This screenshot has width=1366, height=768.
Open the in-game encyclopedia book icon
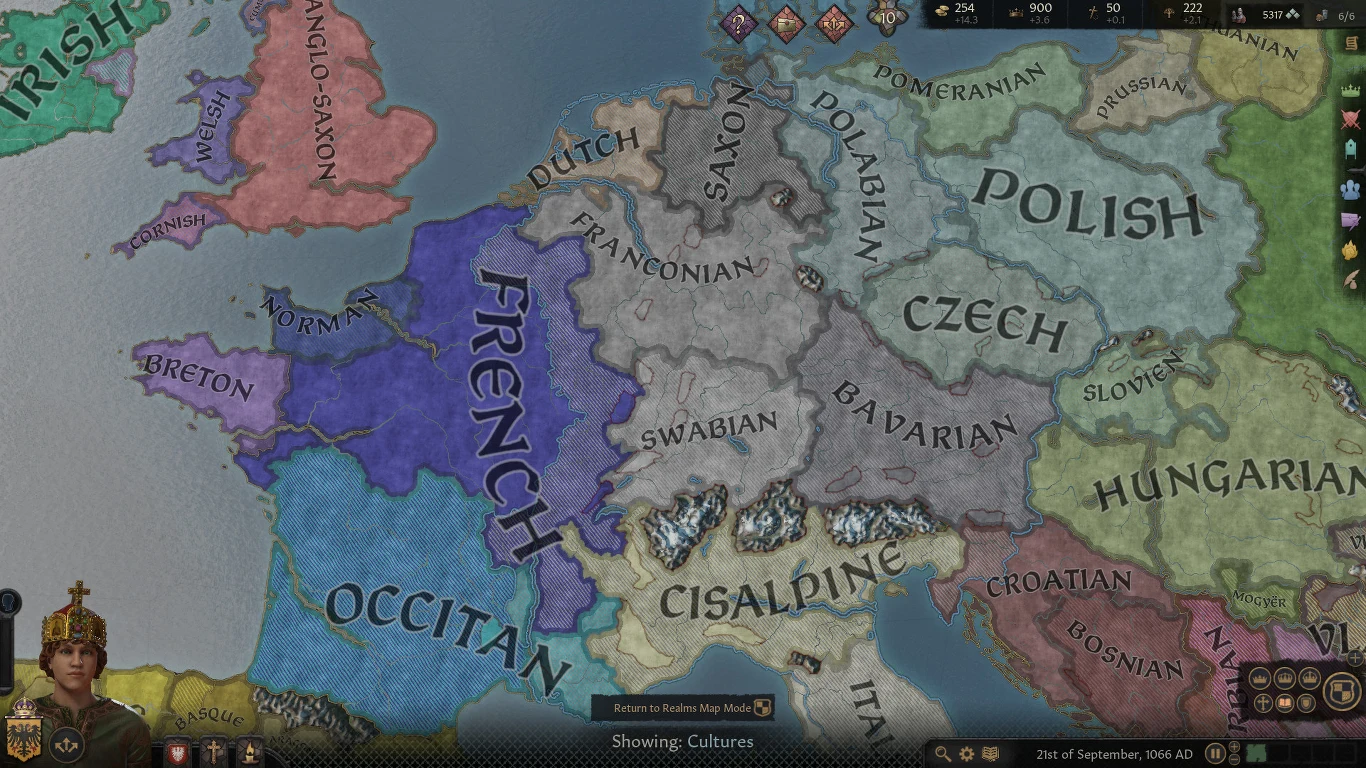coord(990,753)
